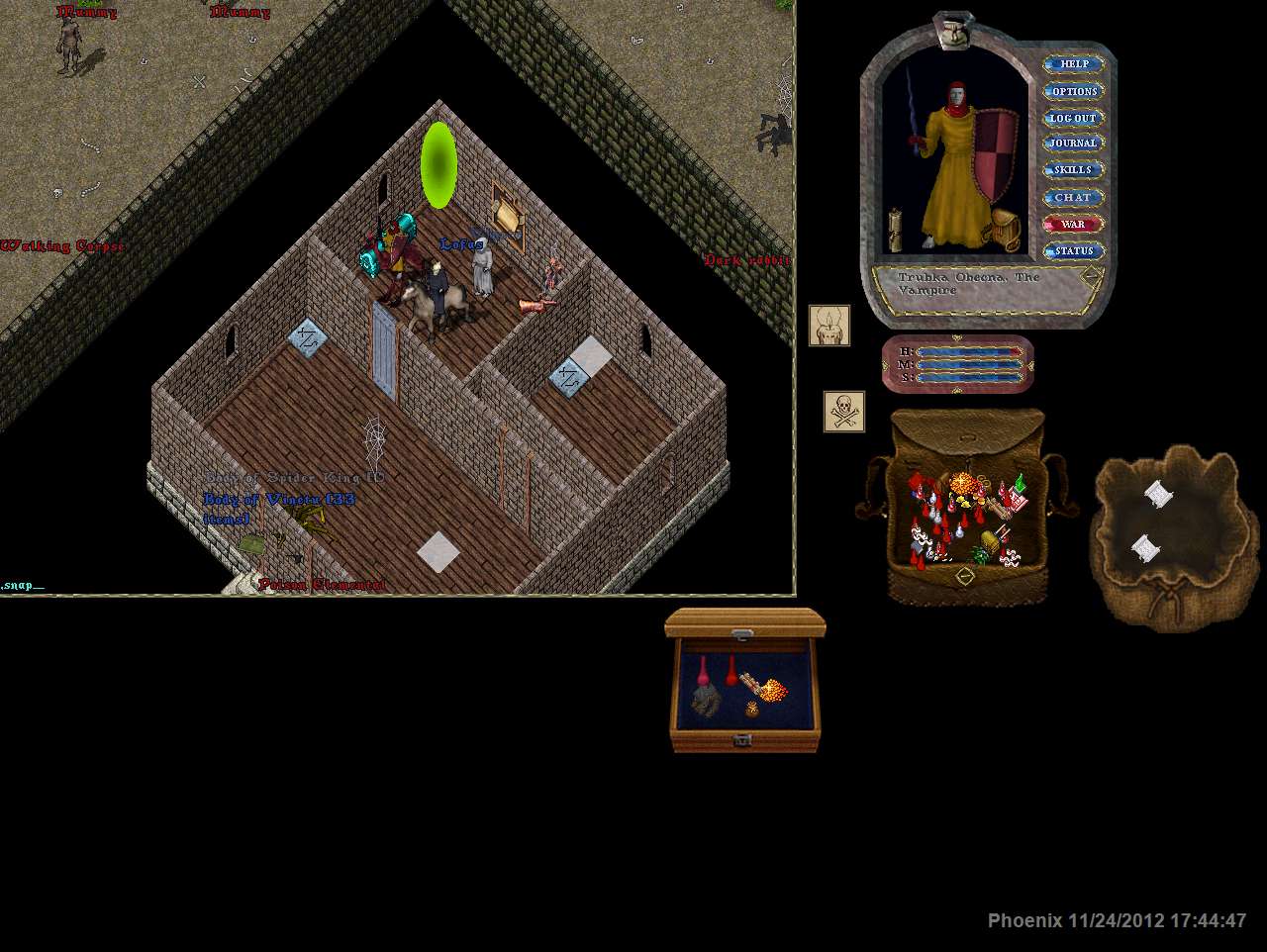Open the Chat window
The width and height of the screenshot is (1267, 952).
click(x=1074, y=198)
